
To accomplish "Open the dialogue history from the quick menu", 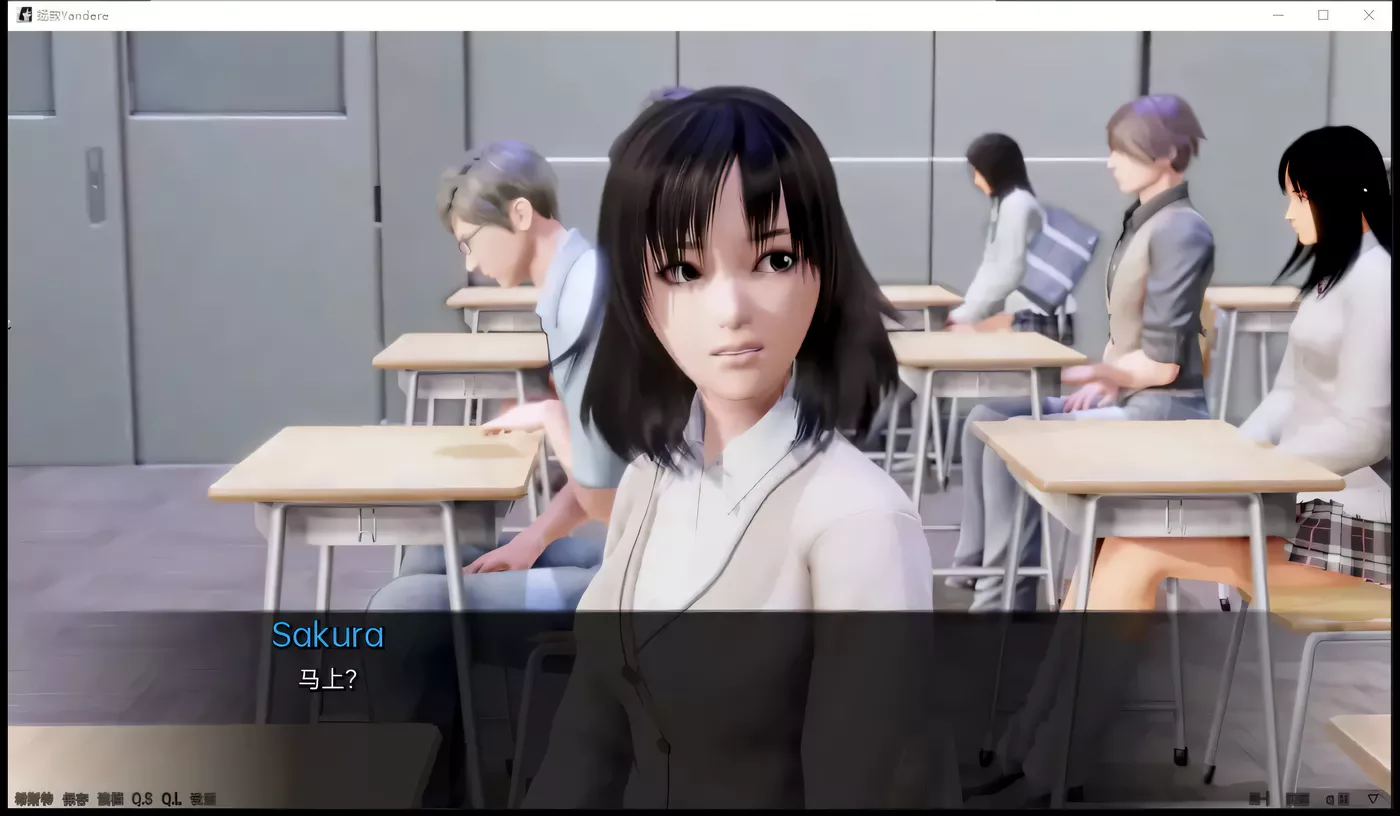I will [x=30, y=798].
